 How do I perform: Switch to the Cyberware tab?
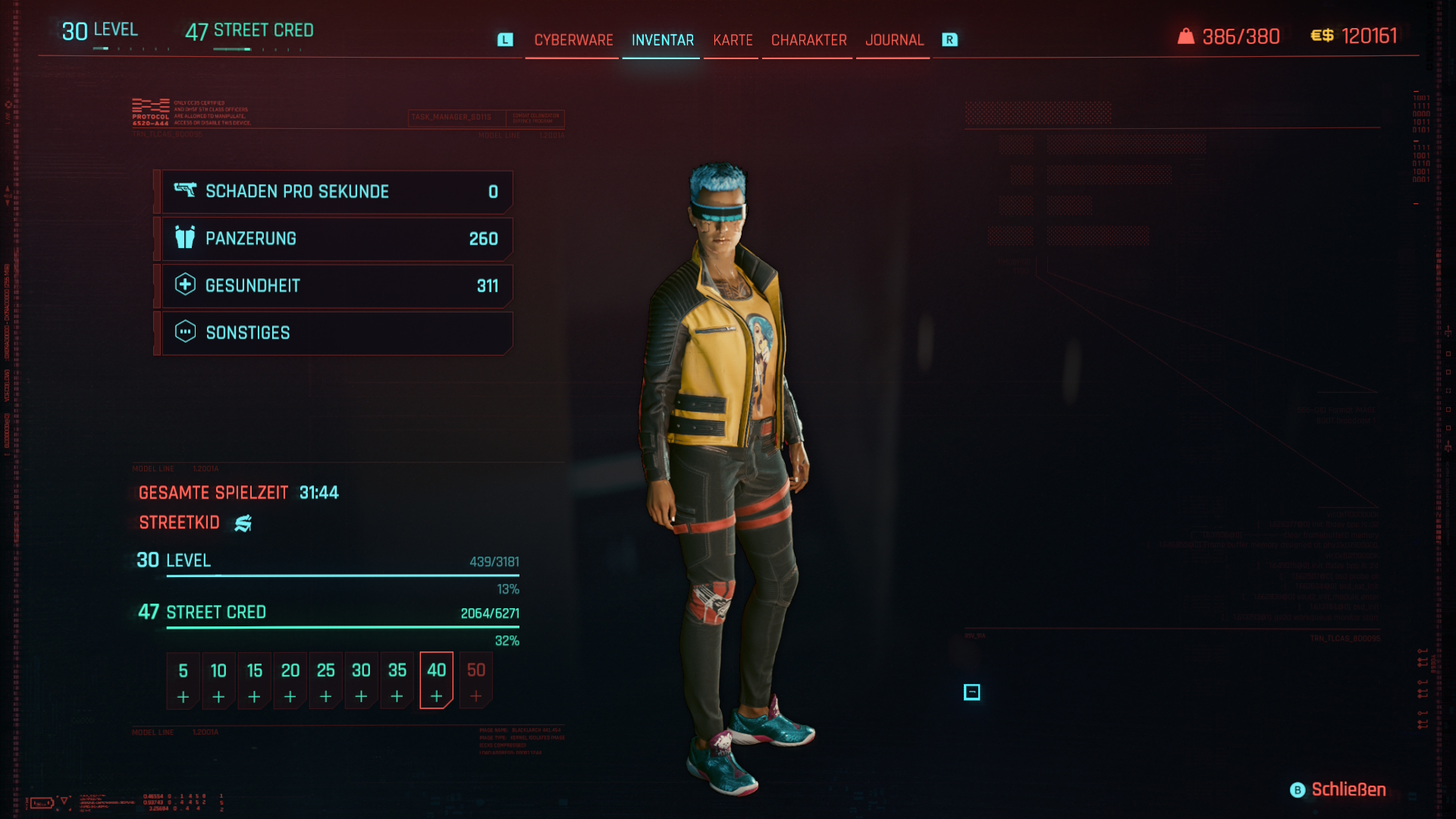[x=573, y=40]
